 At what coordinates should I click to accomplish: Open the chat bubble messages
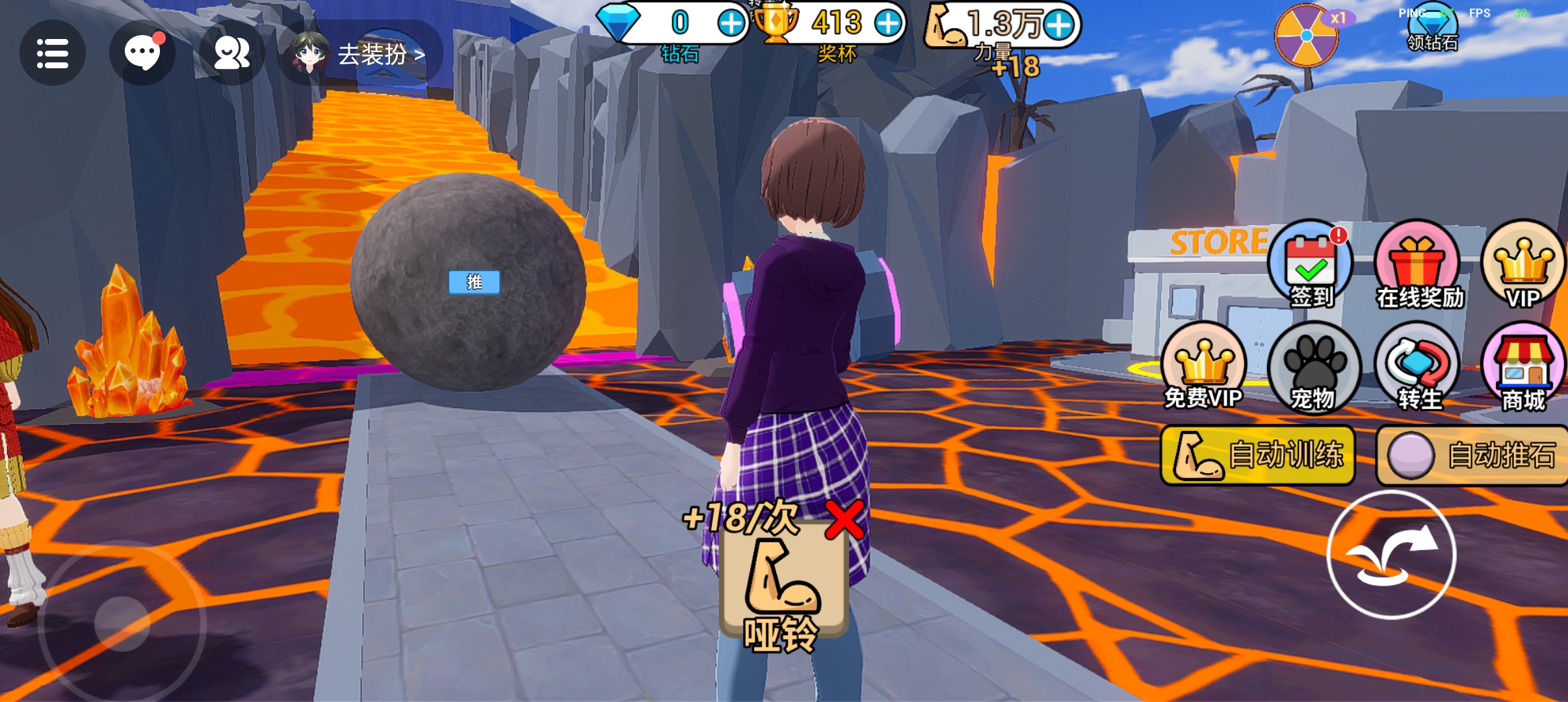click(142, 53)
